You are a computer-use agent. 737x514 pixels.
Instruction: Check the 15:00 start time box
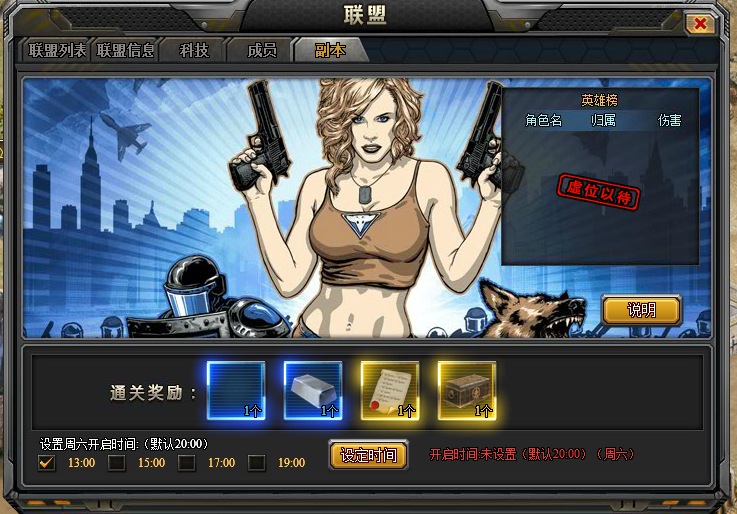tap(117, 463)
